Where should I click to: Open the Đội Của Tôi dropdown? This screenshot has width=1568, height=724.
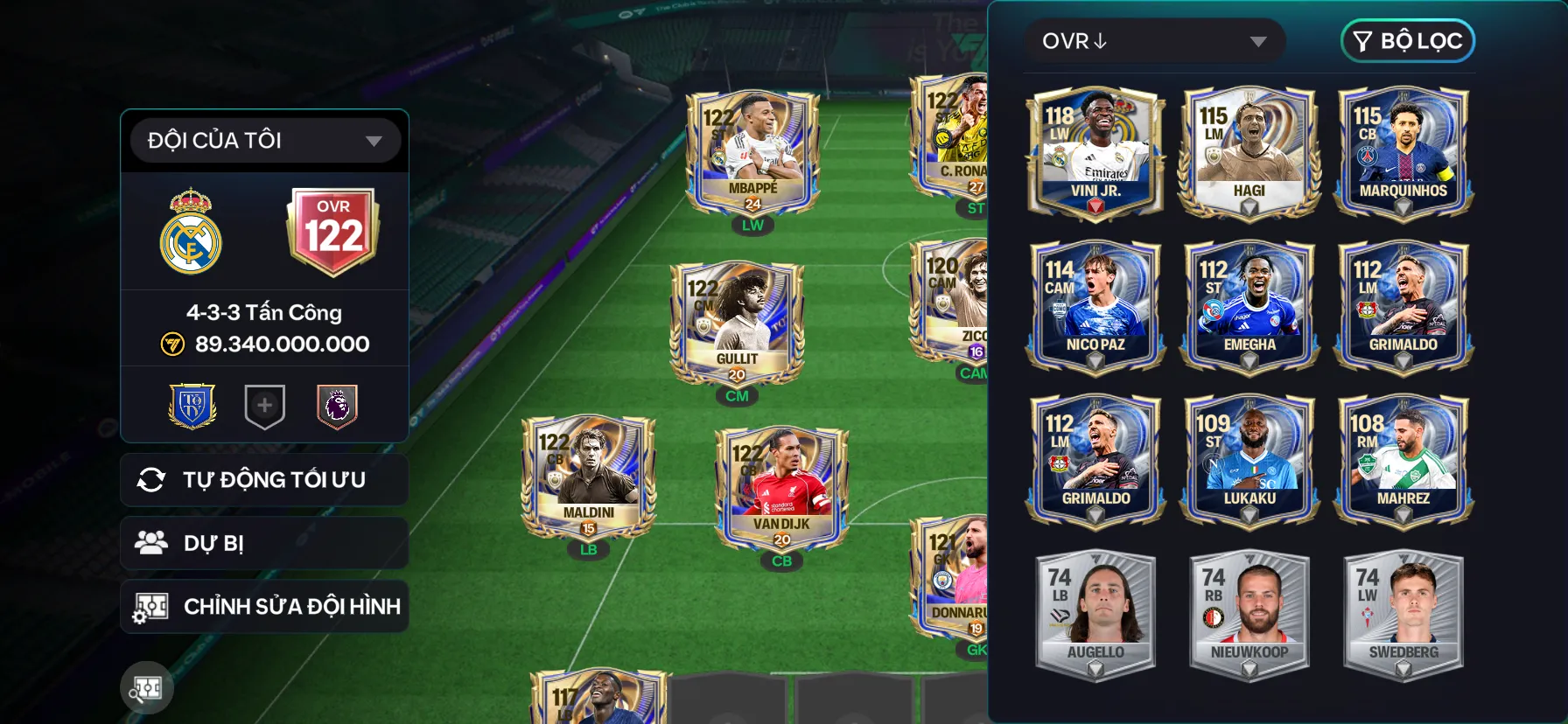pyautogui.click(x=264, y=139)
